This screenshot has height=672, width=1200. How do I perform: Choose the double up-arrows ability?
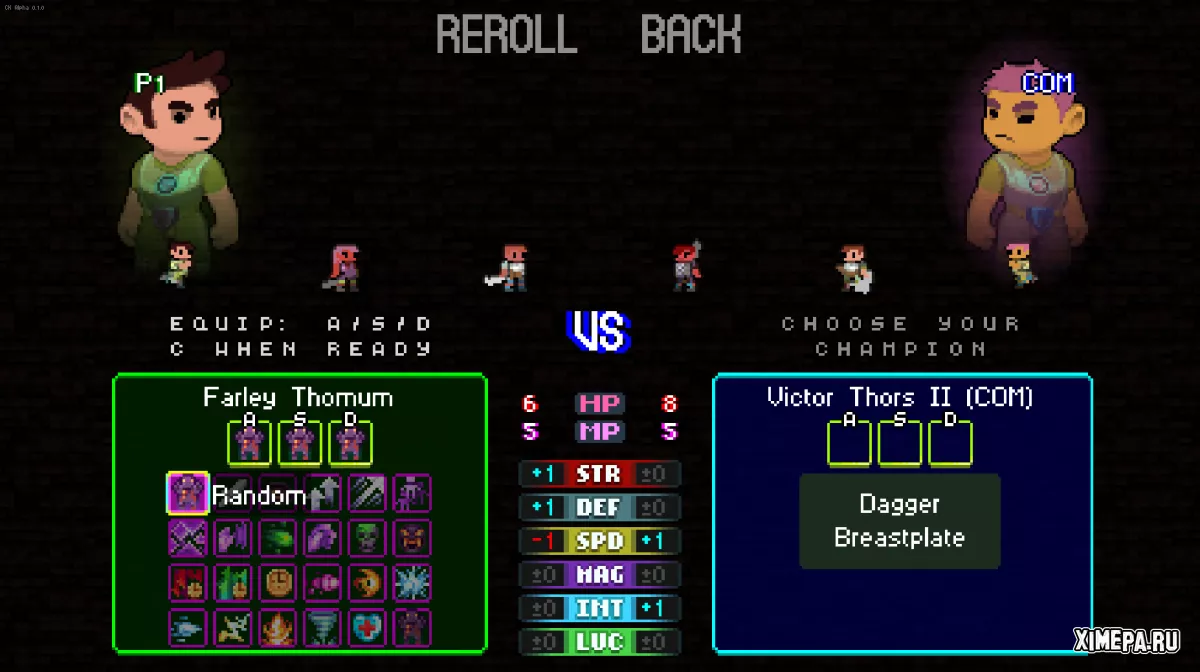(322, 493)
